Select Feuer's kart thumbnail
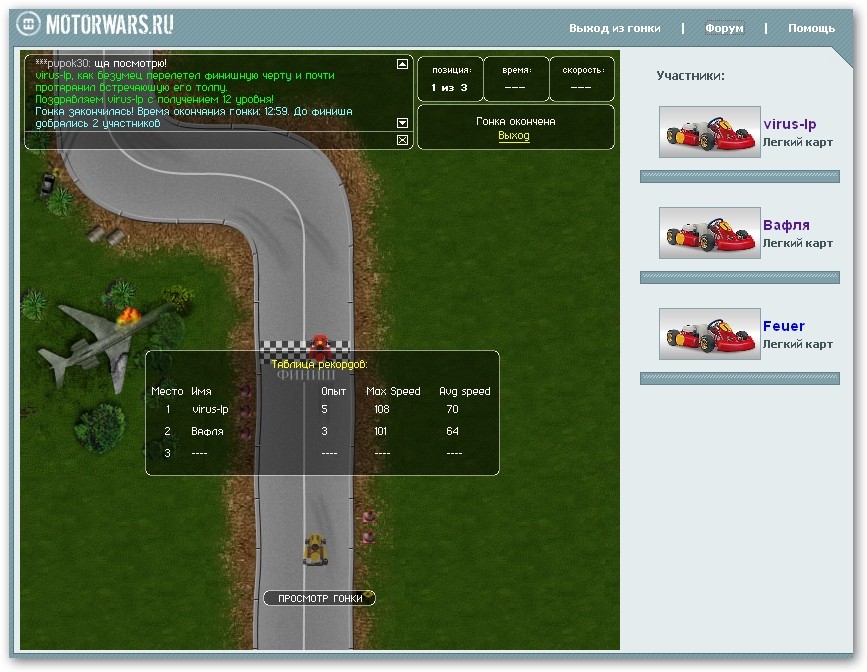 (x=710, y=334)
